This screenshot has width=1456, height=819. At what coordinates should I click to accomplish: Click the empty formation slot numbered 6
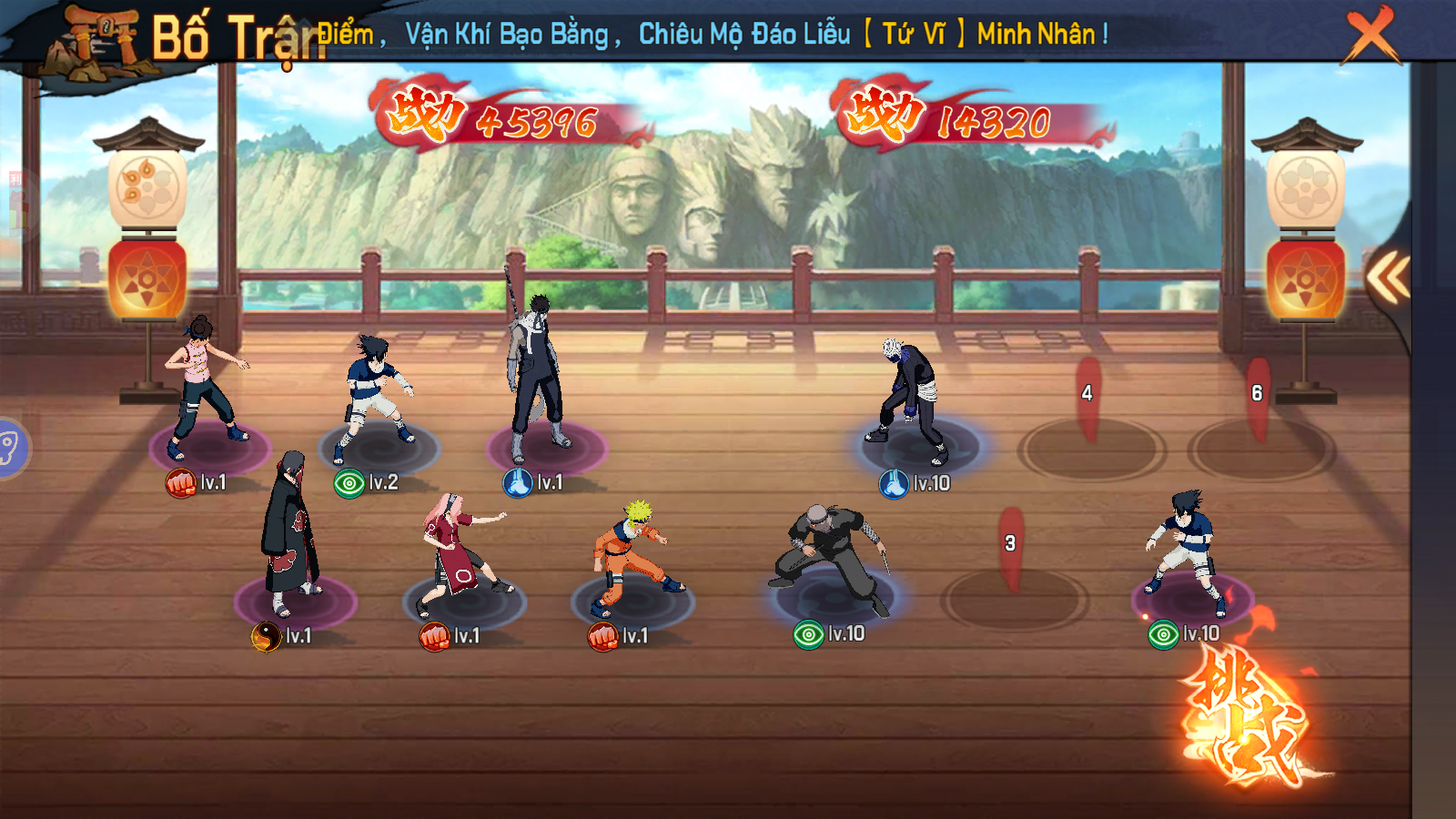[x=1260, y=446]
